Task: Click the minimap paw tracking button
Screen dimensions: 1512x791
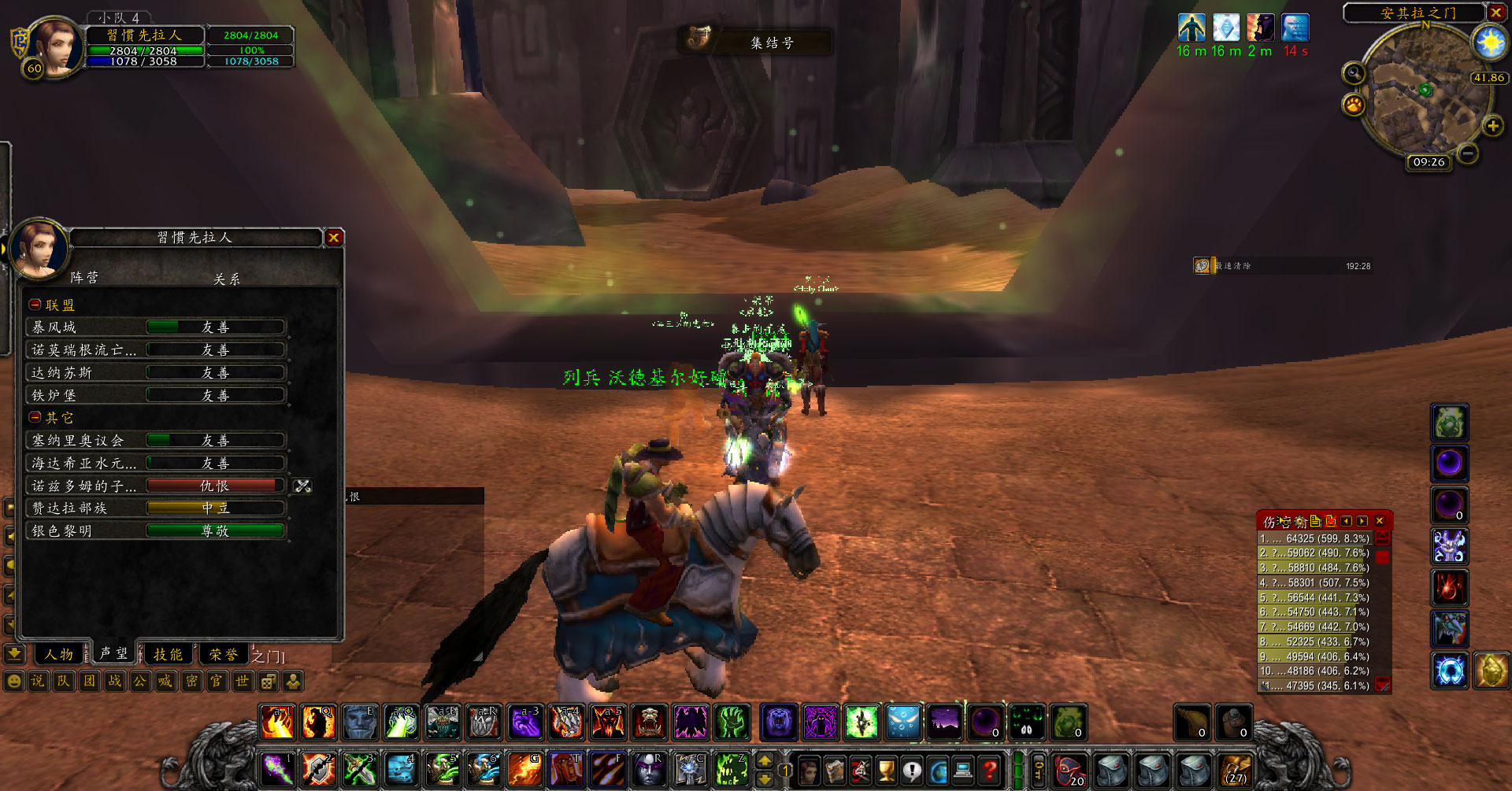Action: [x=1354, y=105]
